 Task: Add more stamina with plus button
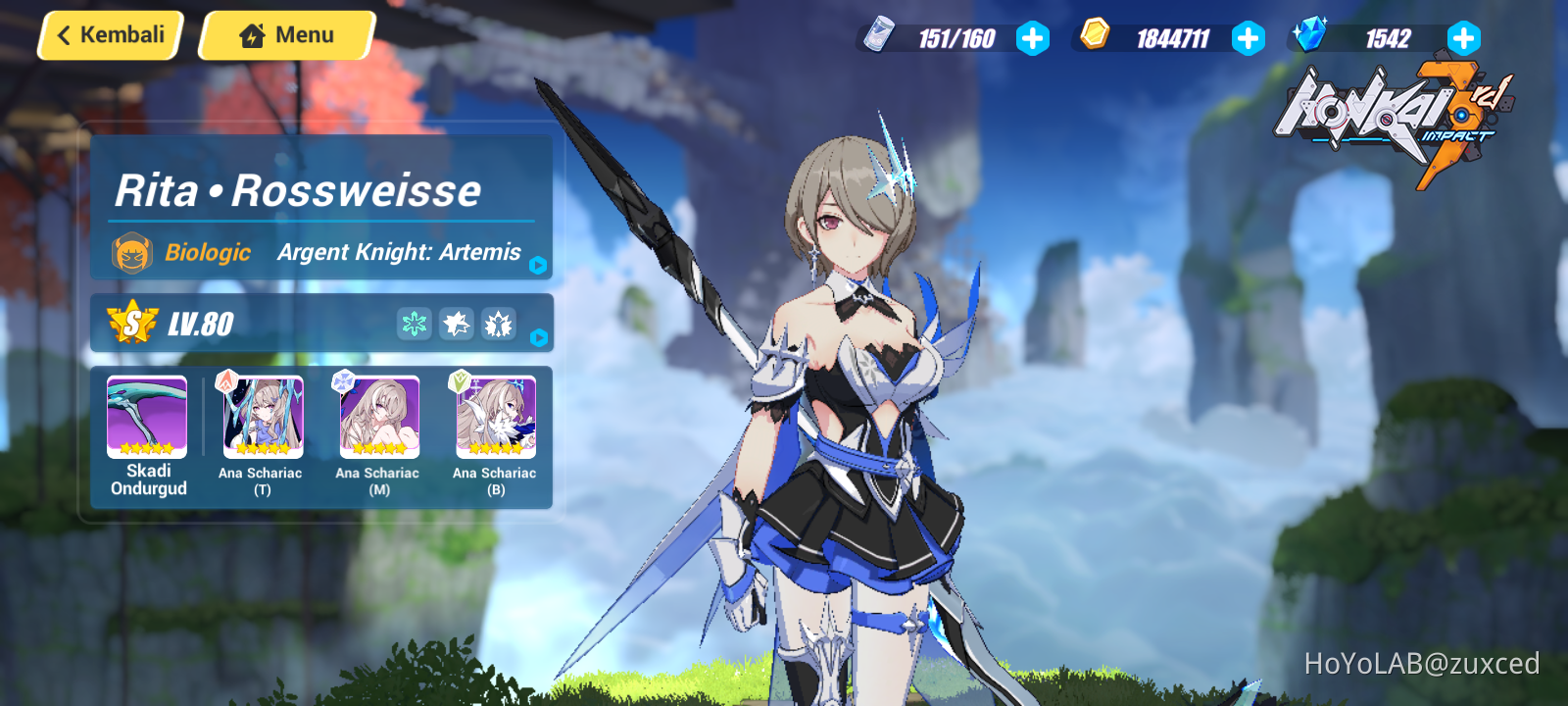pos(1034,39)
